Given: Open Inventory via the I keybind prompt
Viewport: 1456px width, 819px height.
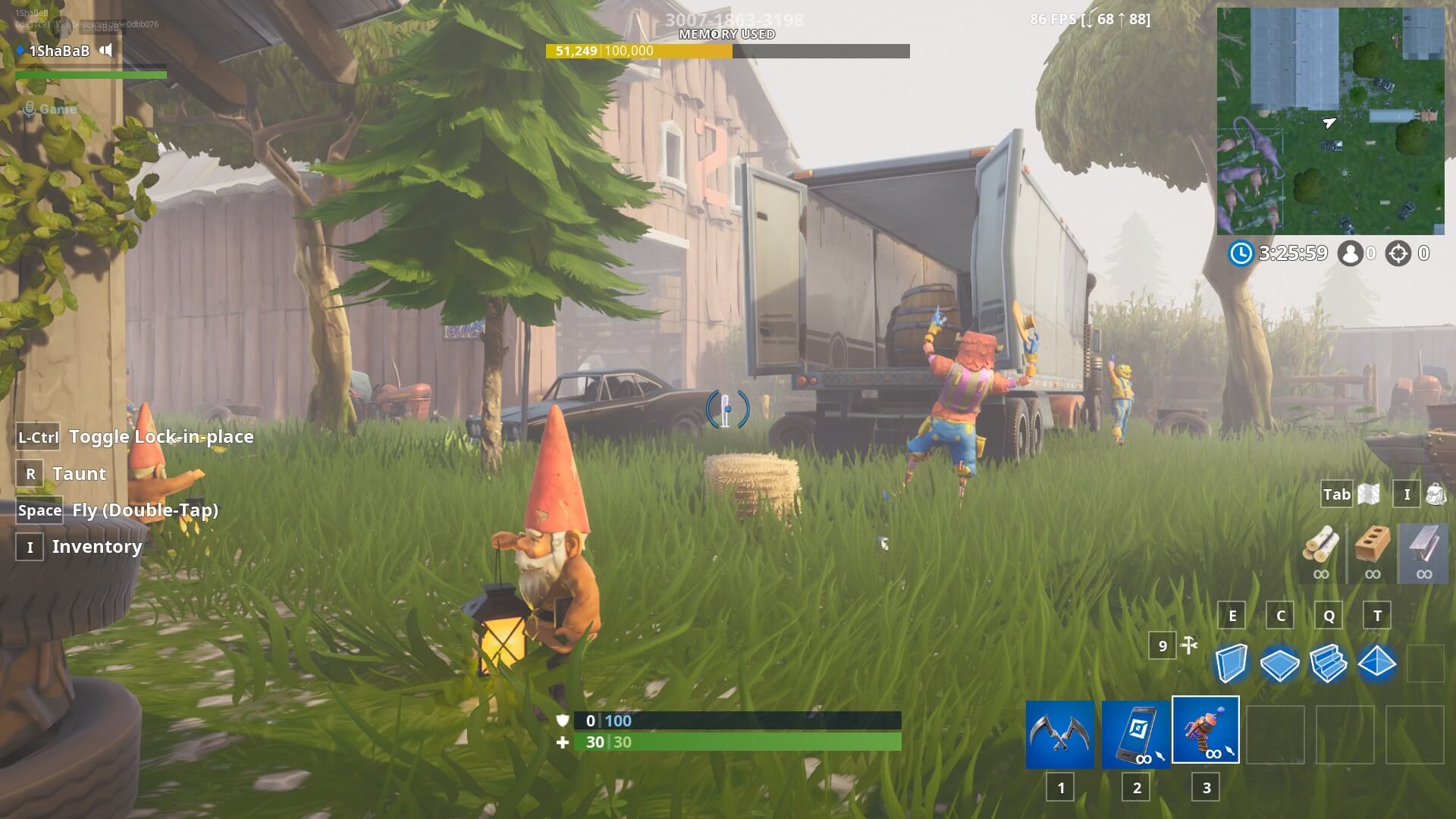Looking at the screenshot, I should point(30,547).
